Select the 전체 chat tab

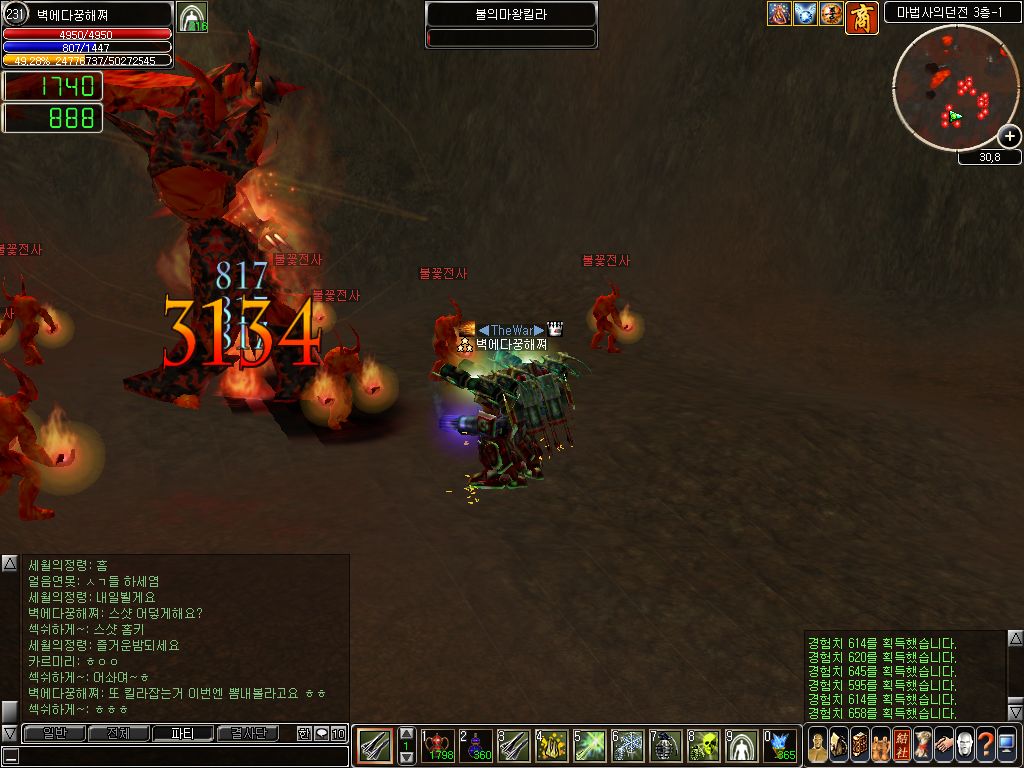(118, 734)
